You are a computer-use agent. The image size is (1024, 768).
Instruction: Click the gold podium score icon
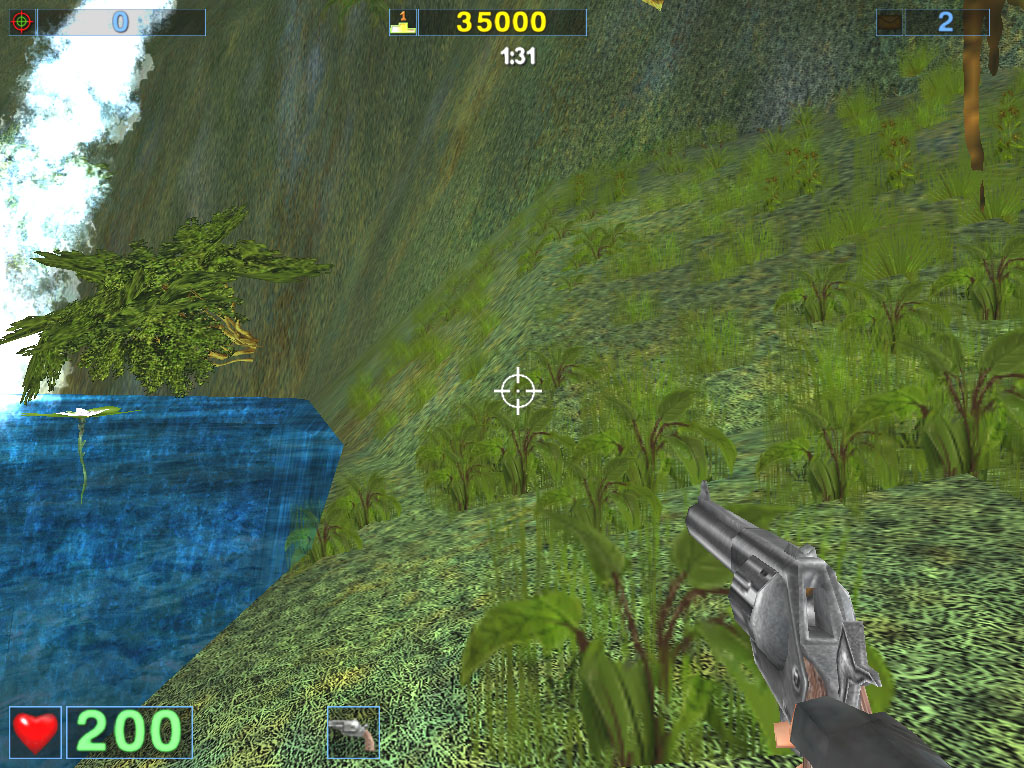(402, 22)
